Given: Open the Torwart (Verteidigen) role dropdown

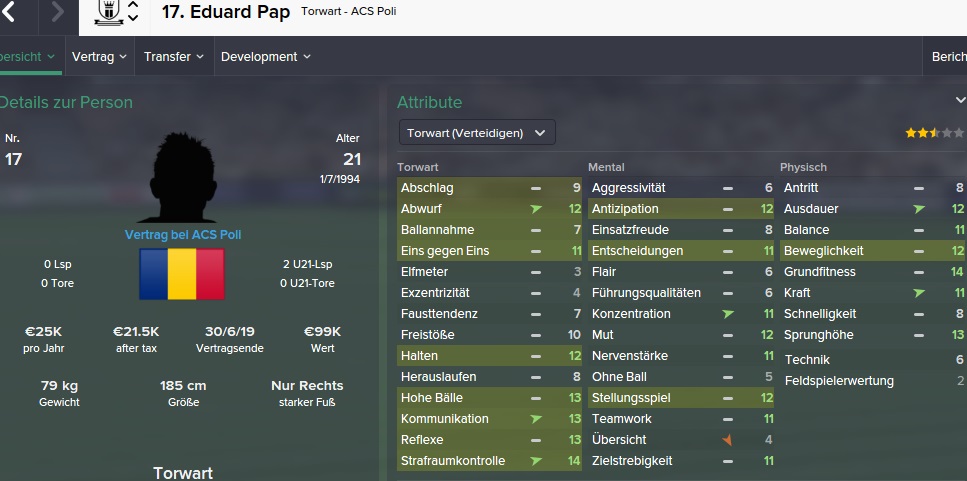Looking at the screenshot, I should [476, 132].
